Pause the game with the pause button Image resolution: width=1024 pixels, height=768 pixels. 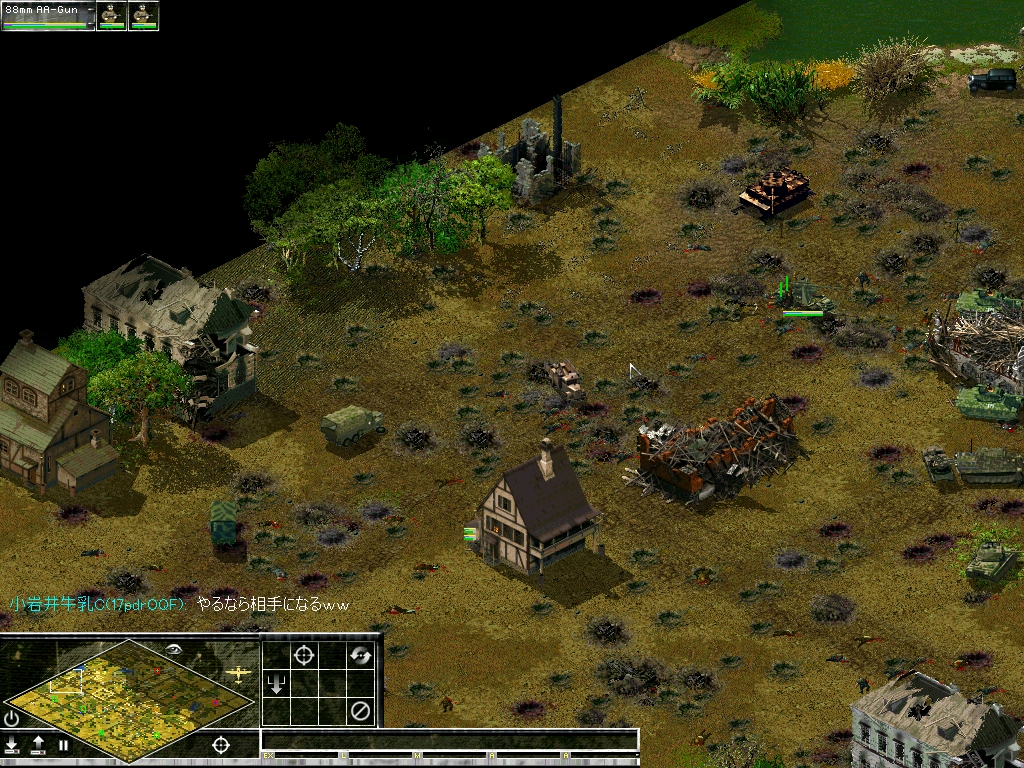point(63,745)
